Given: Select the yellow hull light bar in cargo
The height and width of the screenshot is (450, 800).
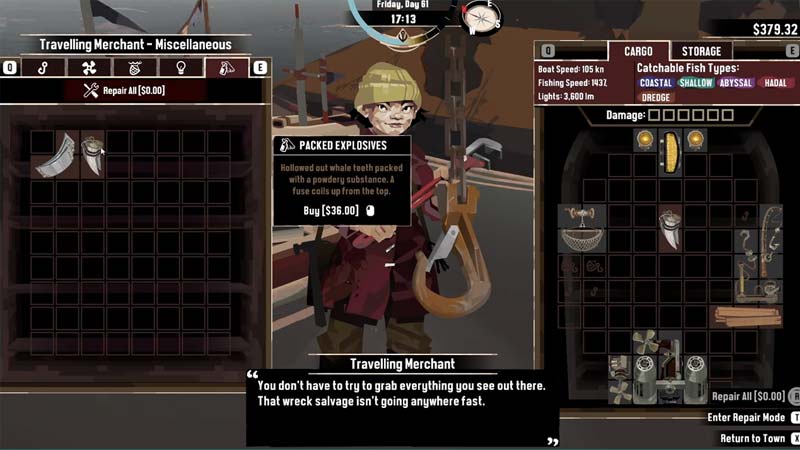Looking at the screenshot, I should pos(670,151).
